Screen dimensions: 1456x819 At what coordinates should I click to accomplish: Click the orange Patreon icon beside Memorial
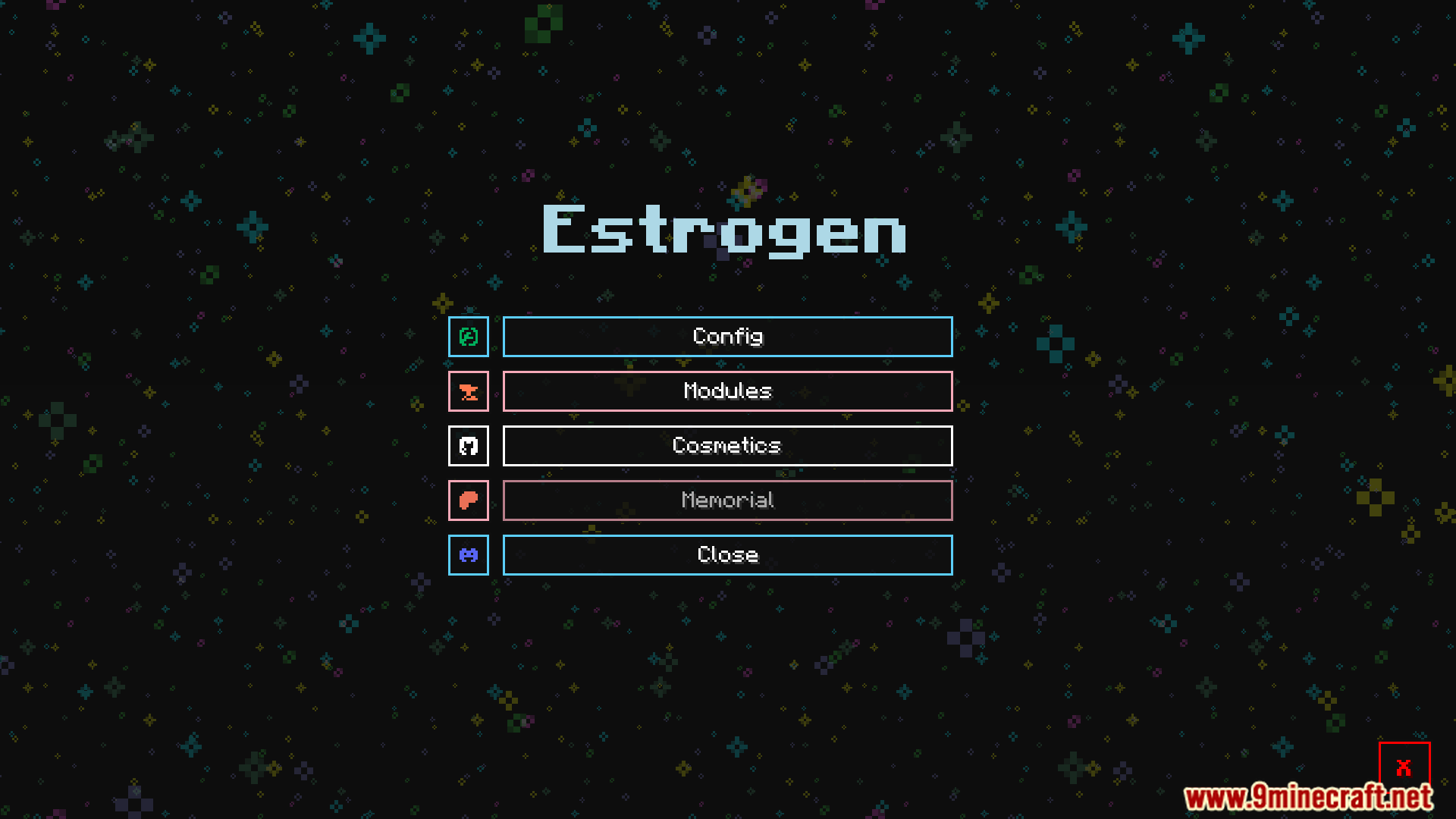tap(468, 500)
